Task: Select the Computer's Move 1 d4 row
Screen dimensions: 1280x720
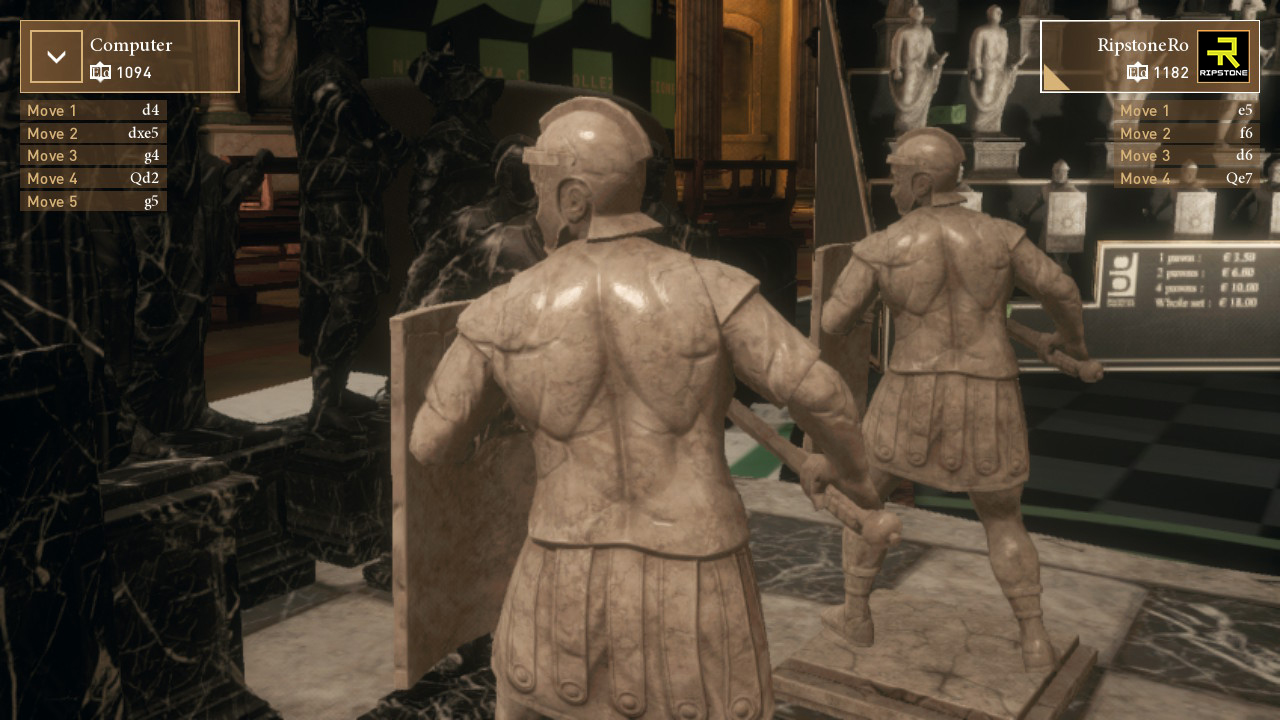Action: tap(93, 110)
